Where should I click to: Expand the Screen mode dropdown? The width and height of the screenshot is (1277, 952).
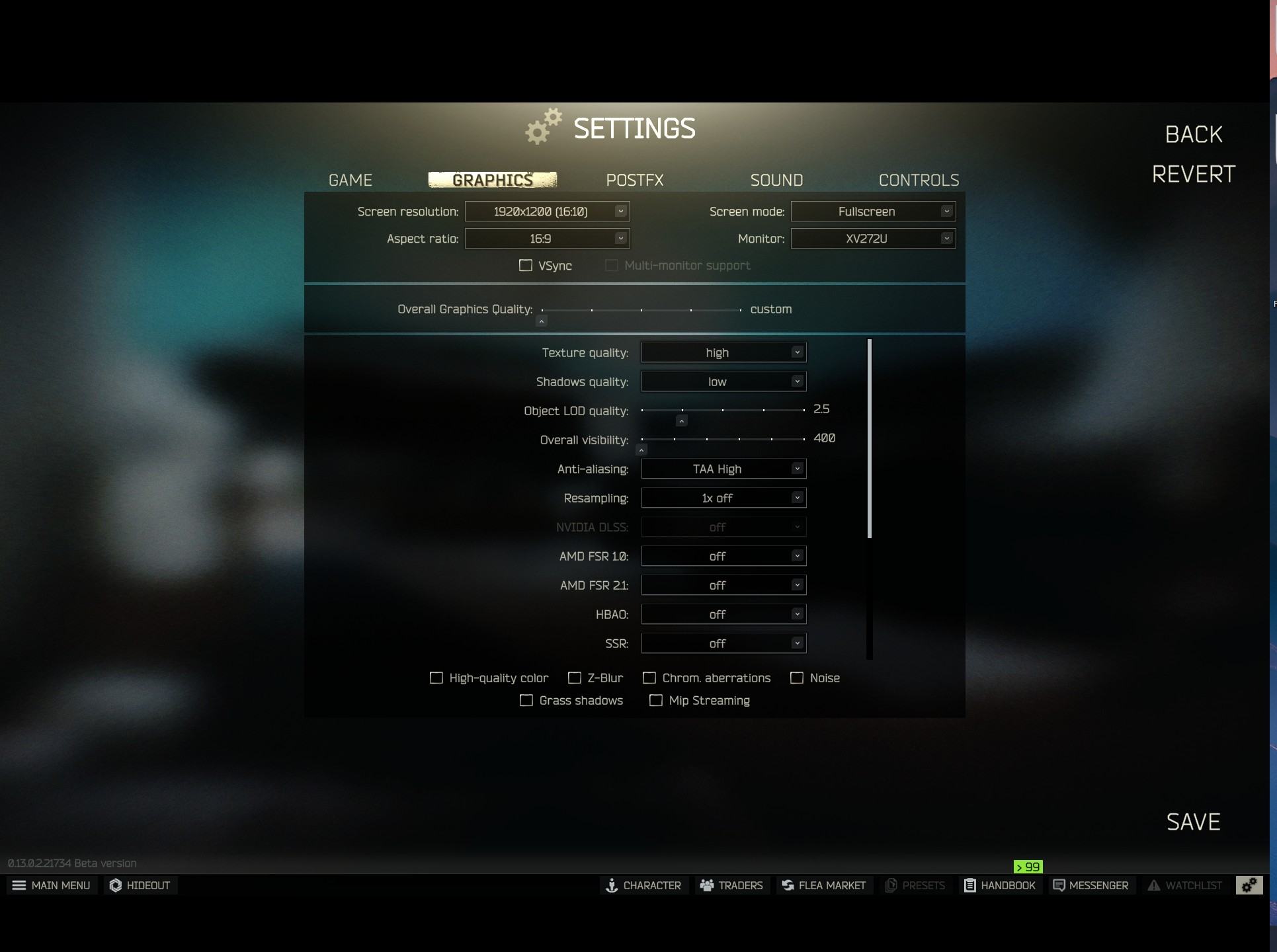(873, 212)
